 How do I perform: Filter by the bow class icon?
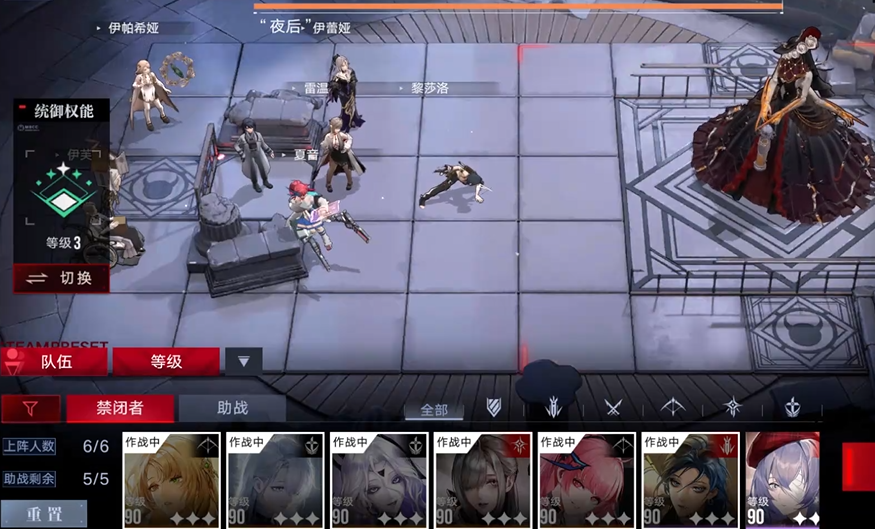tap(673, 407)
